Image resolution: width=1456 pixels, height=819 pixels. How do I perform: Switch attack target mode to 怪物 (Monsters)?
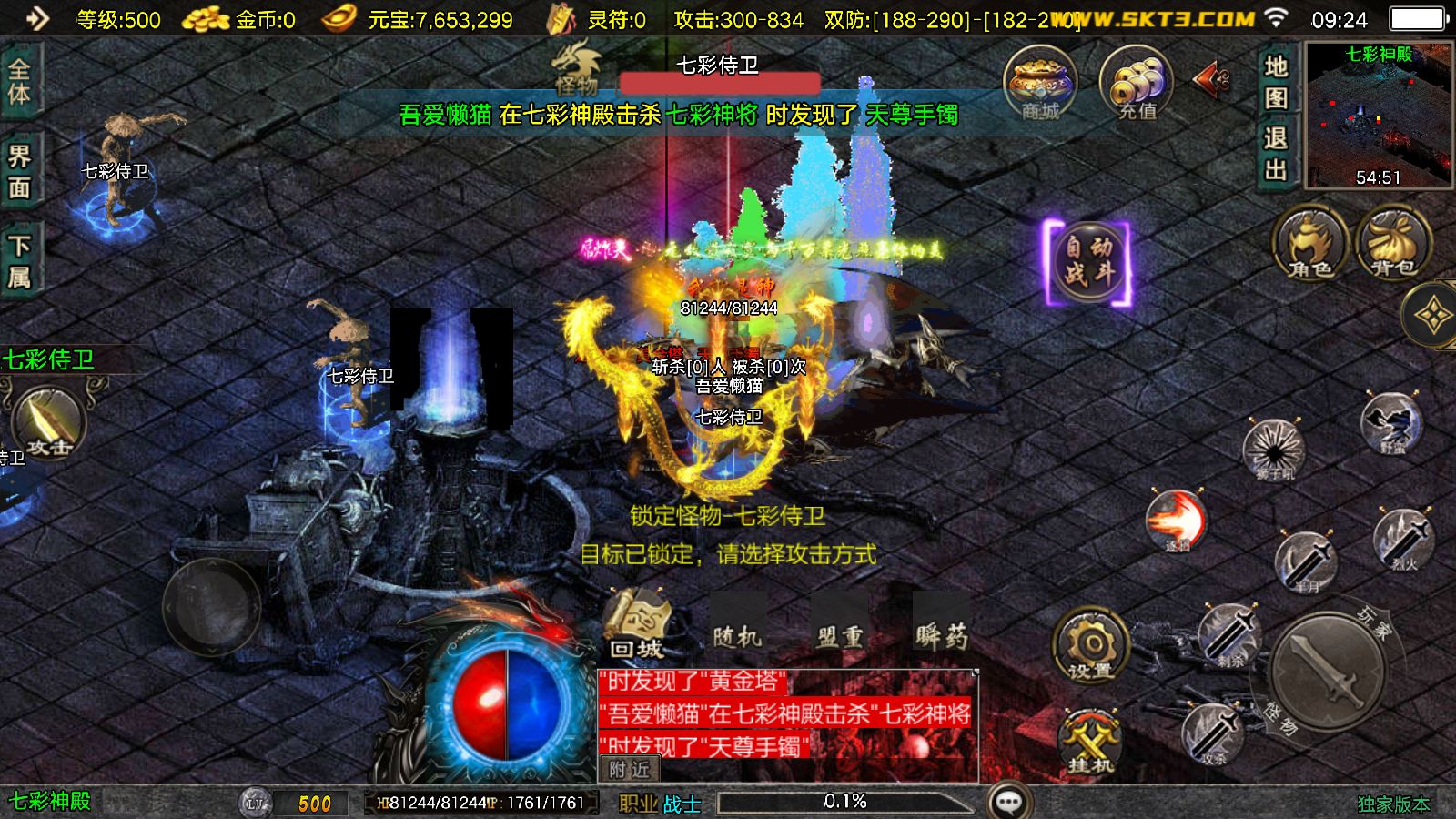pos(1281,715)
